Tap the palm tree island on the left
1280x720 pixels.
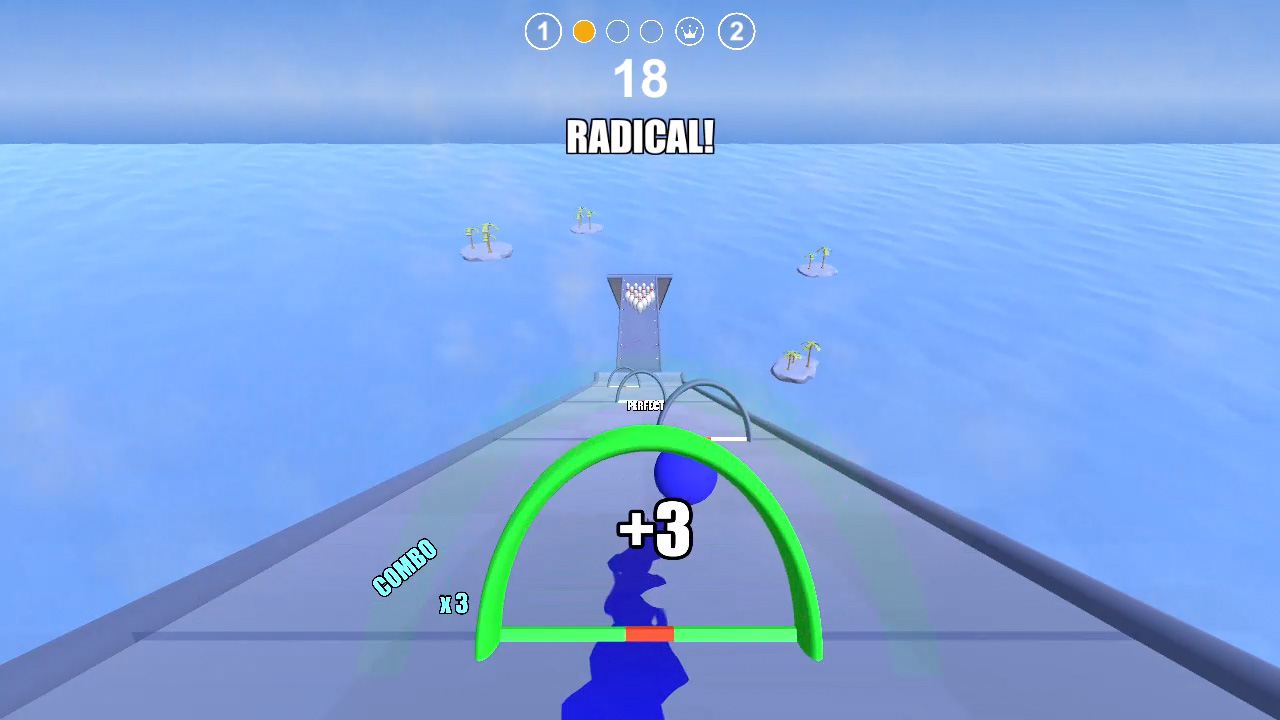[483, 245]
